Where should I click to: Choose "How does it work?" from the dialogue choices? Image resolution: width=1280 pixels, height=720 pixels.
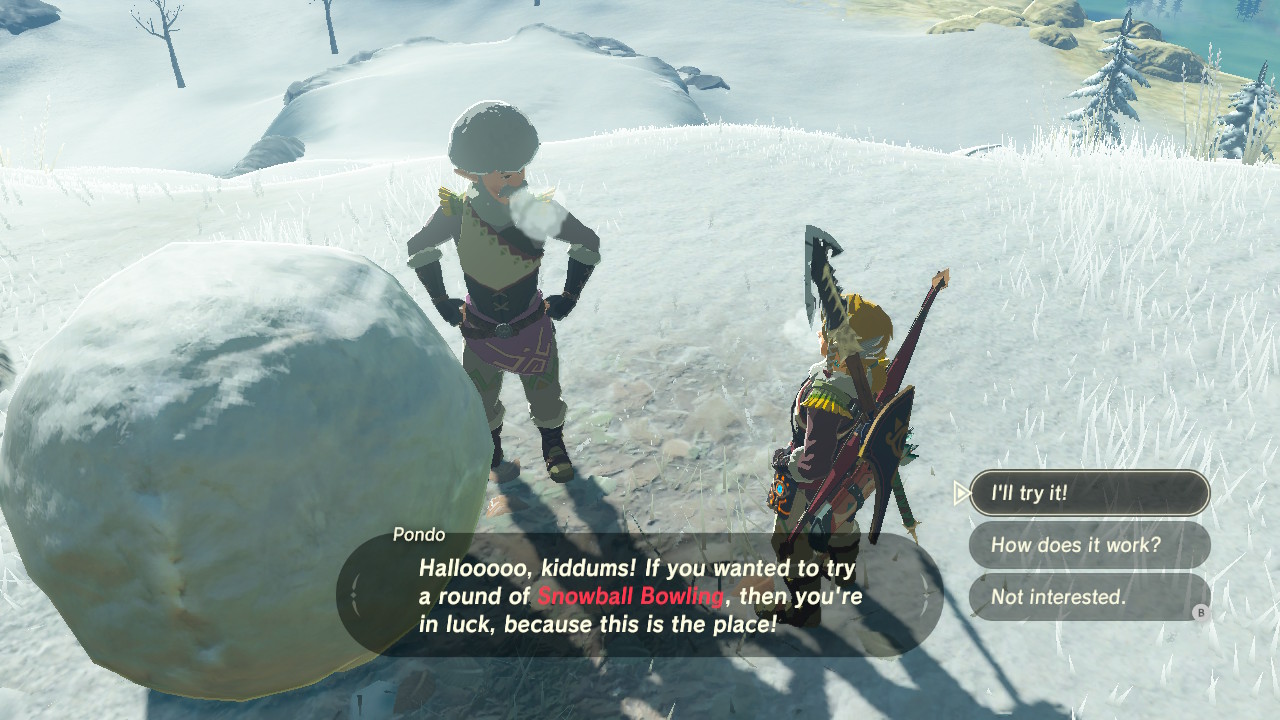tap(1089, 545)
